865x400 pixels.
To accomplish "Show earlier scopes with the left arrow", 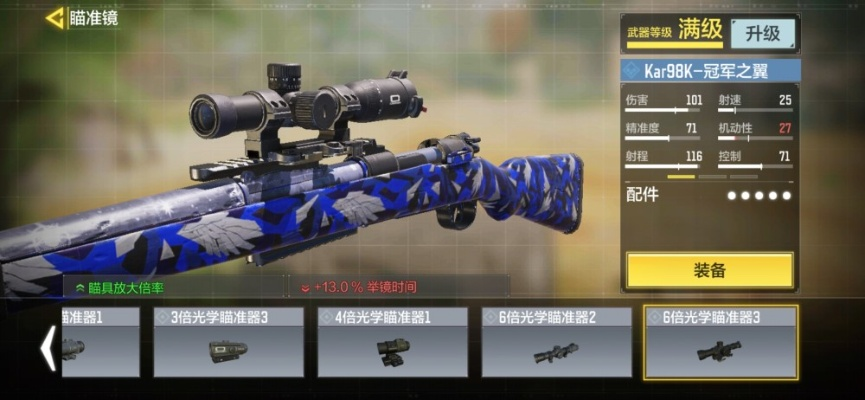I will [x=46, y=348].
